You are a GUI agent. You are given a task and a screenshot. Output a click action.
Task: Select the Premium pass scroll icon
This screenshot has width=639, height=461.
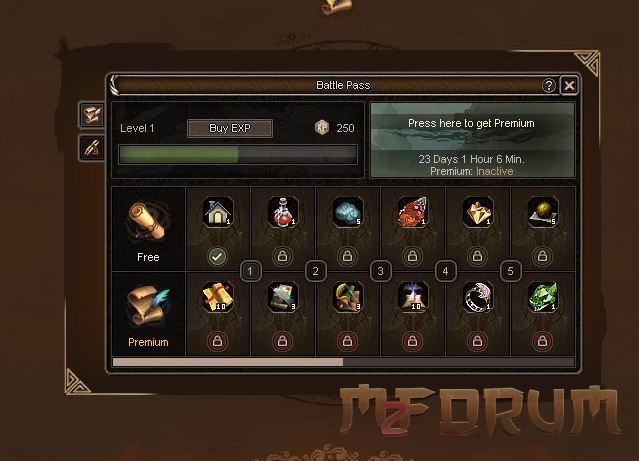point(148,306)
